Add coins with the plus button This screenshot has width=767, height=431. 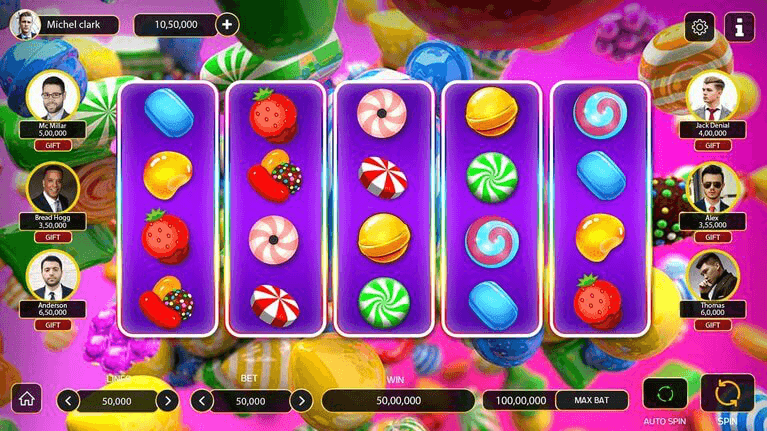pos(227,24)
